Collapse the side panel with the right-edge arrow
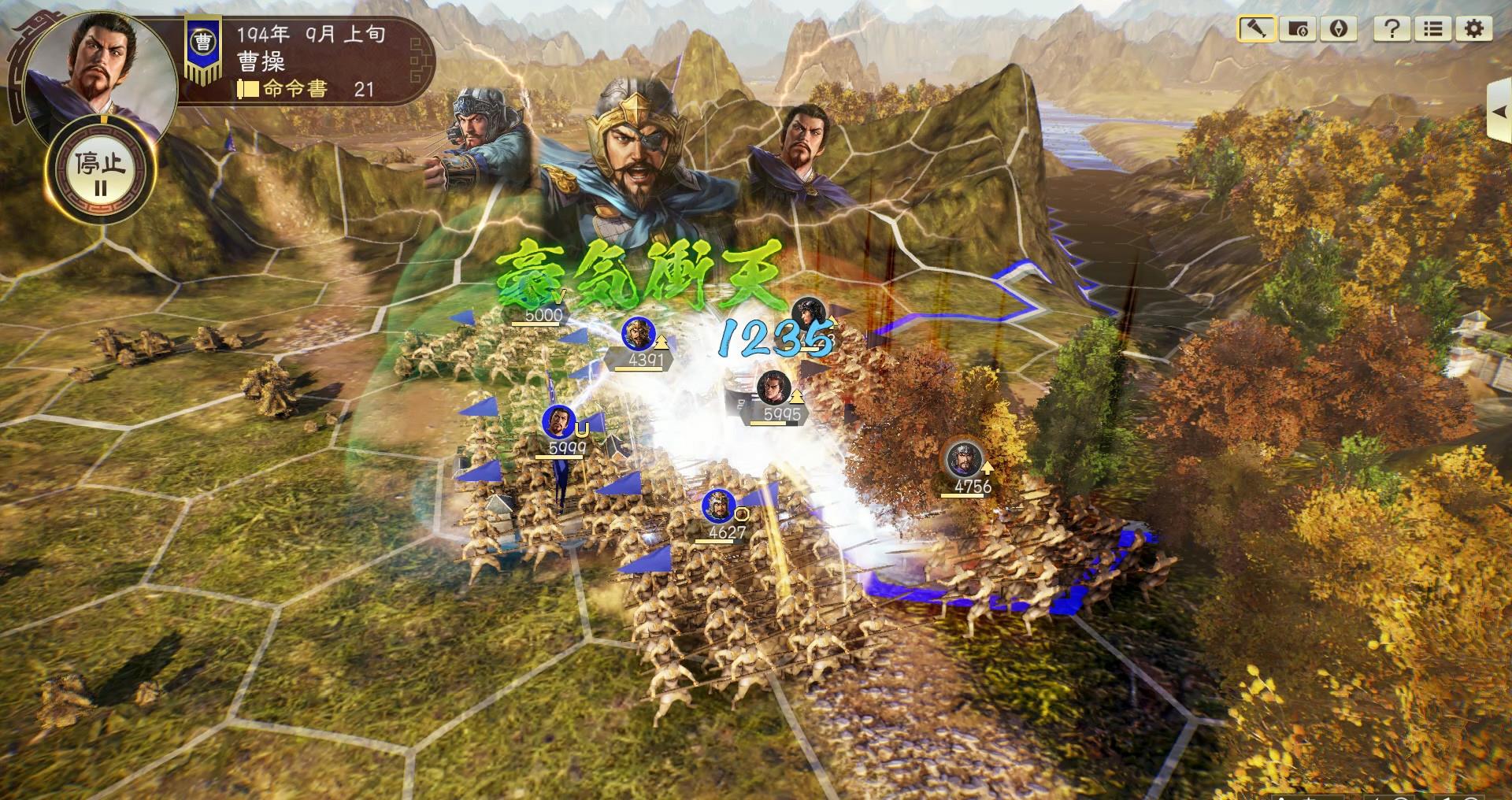The image size is (1512, 800). click(1500, 112)
